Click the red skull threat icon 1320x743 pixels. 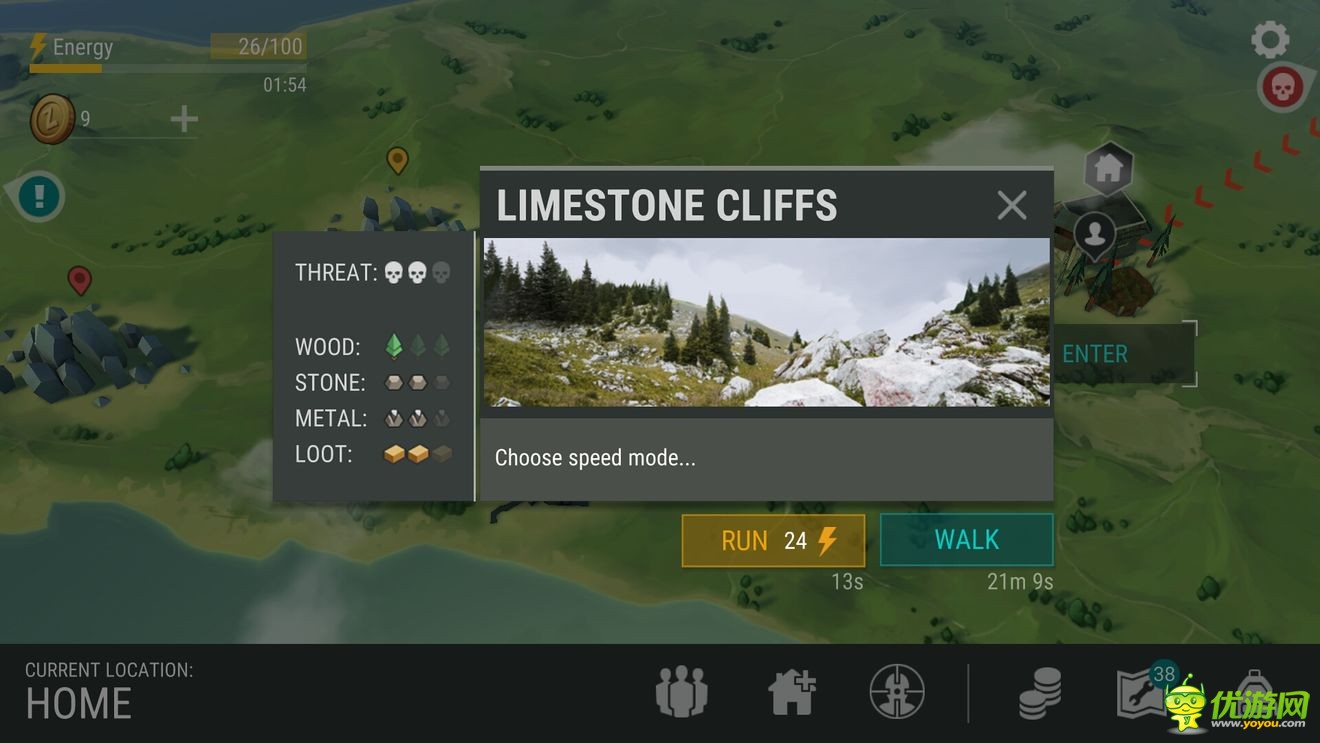coord(1283,88)
